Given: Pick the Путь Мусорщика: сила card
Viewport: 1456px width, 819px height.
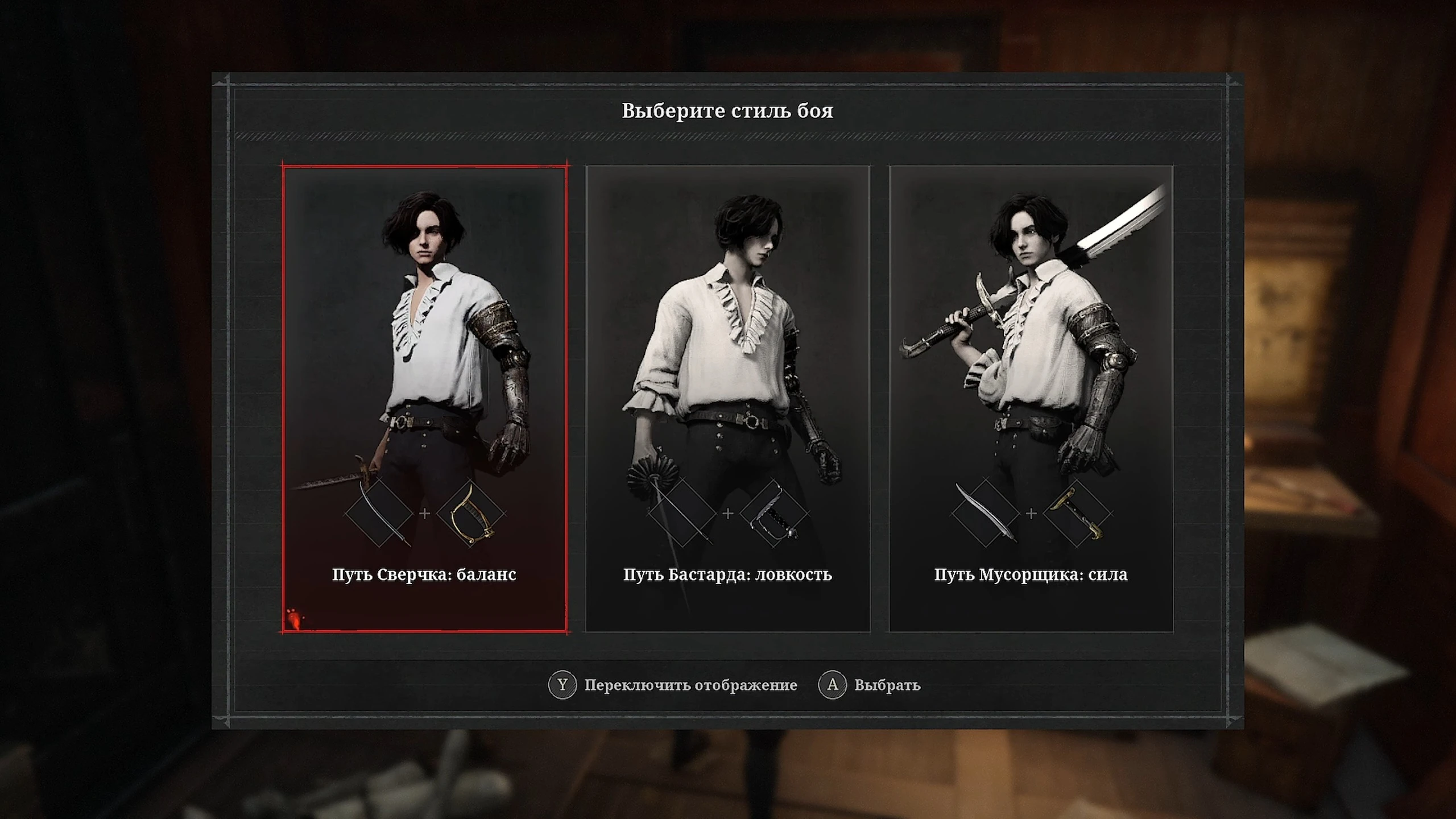Looking at the screenshot, I should tap(1031, 398).
